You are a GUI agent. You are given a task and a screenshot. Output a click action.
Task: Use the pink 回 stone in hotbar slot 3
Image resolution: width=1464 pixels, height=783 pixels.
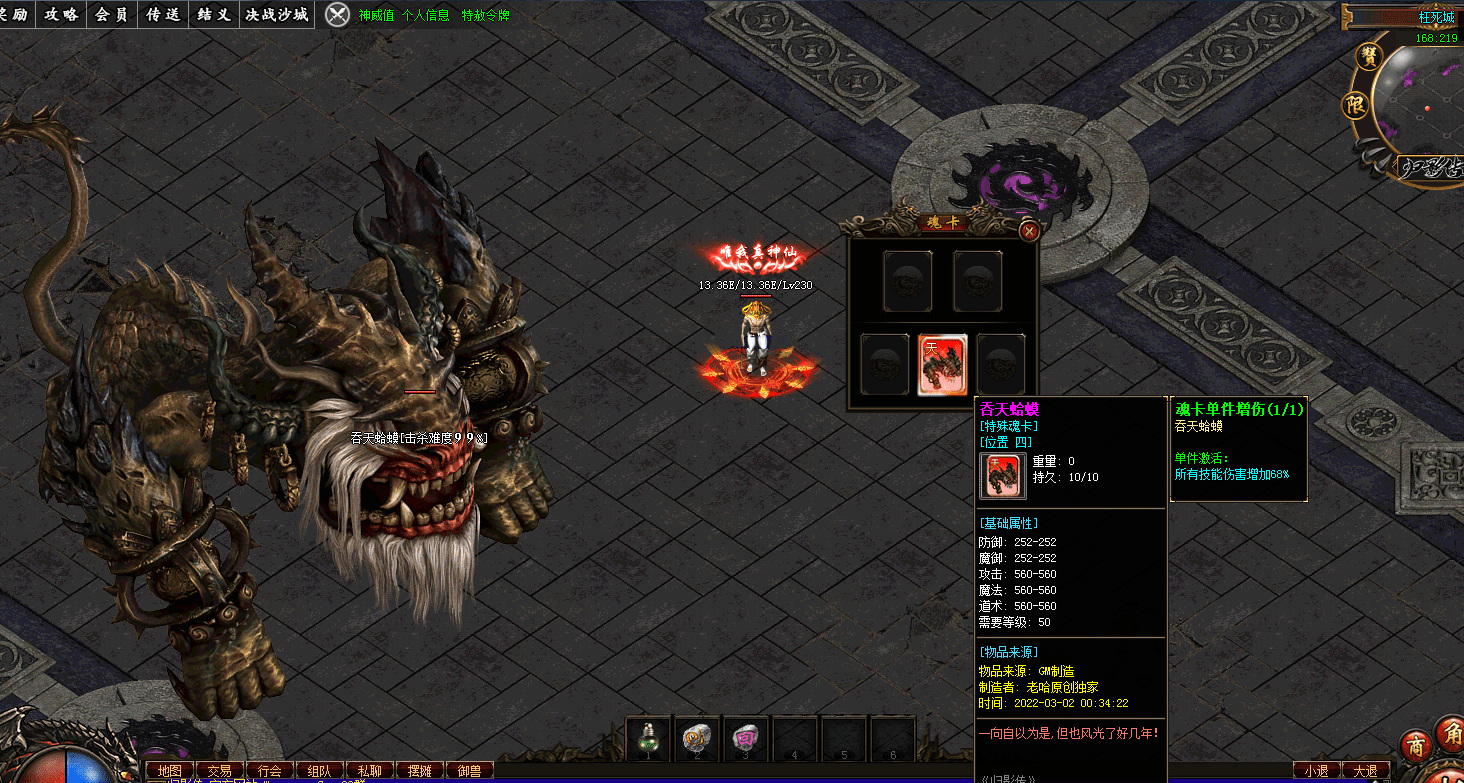point(745,739)
